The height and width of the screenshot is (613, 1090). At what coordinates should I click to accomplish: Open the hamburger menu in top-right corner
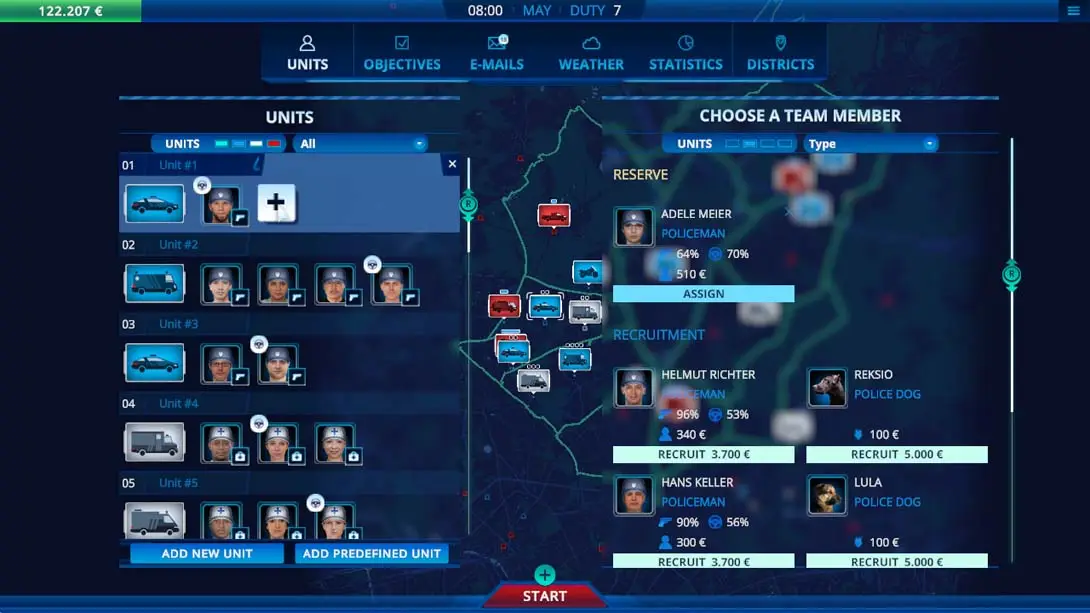pos(1075,11)
